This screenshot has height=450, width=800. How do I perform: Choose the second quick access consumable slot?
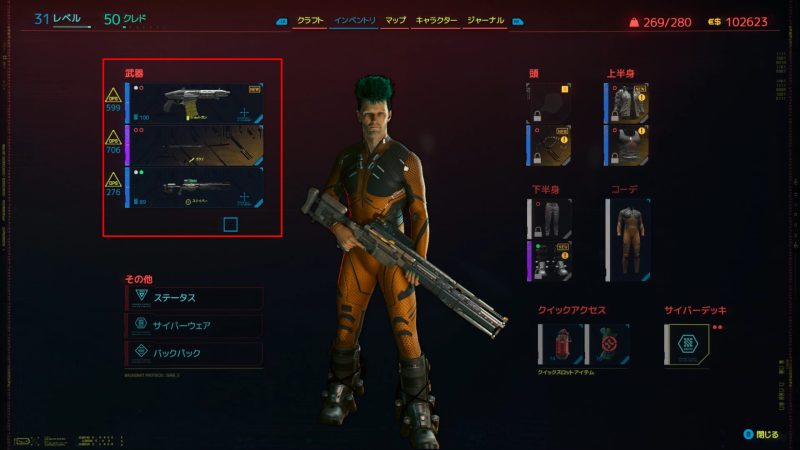608,344
